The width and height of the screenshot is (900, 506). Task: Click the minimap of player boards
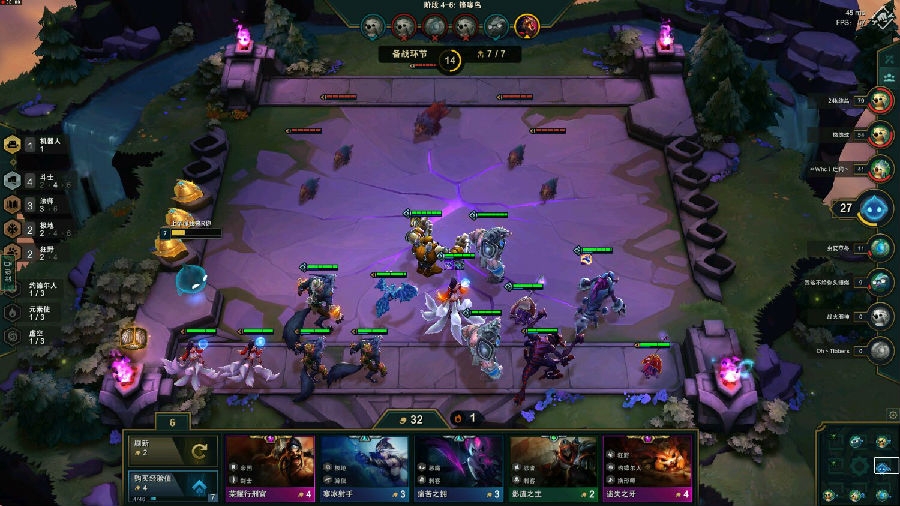coord(856,466)
